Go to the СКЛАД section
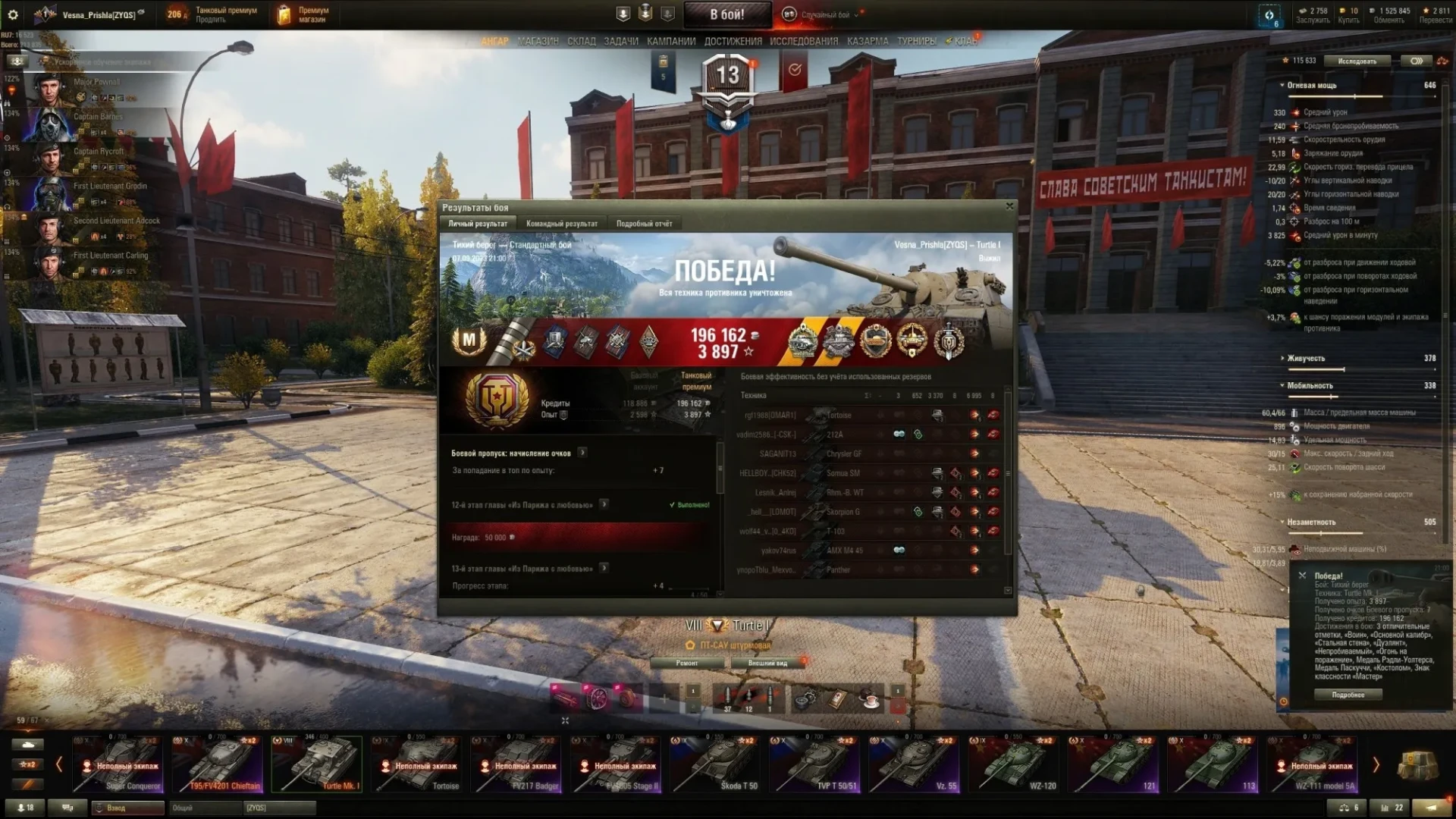Image resolution: width=1456 pixels, height=819 pixels. [x=582, y=41]
